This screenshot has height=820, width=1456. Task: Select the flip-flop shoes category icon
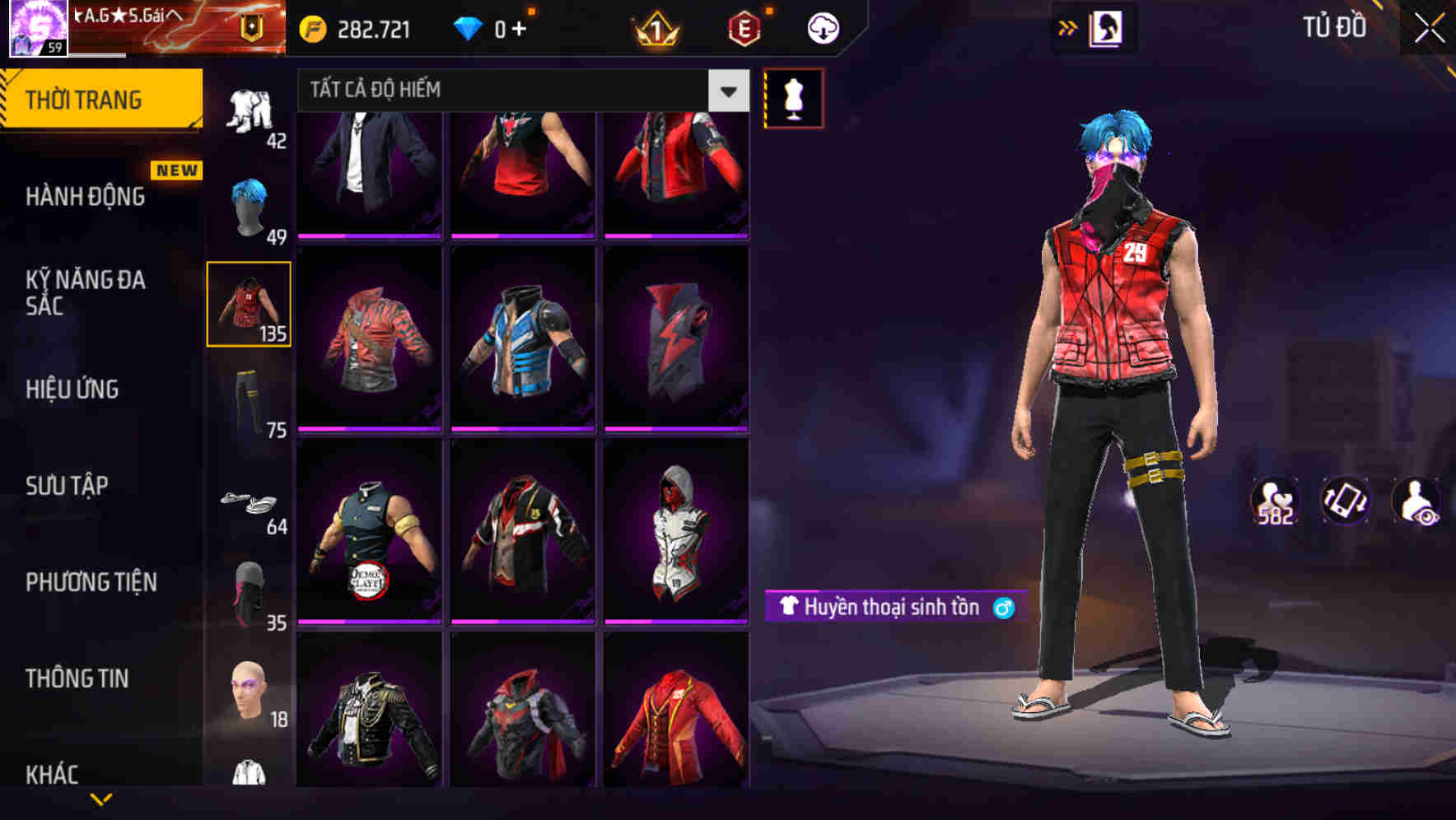click(x=246, y=501)
